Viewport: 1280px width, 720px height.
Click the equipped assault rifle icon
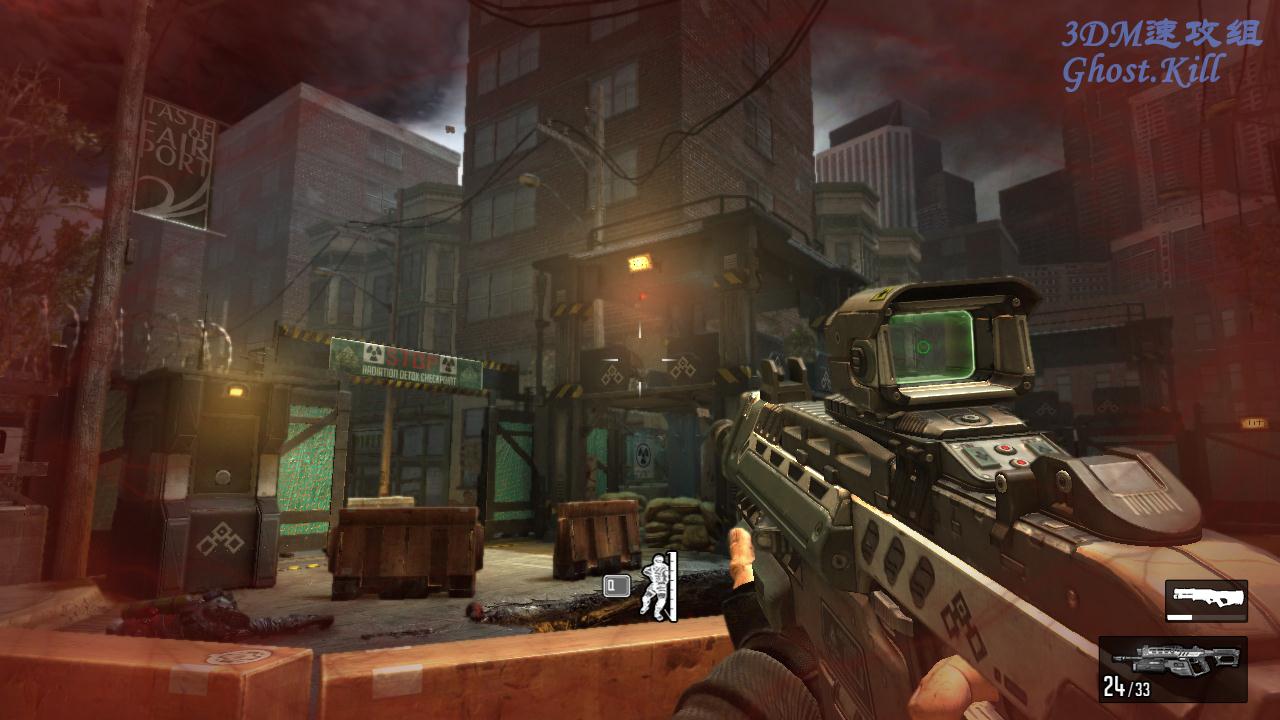(x=1174, y=661)
